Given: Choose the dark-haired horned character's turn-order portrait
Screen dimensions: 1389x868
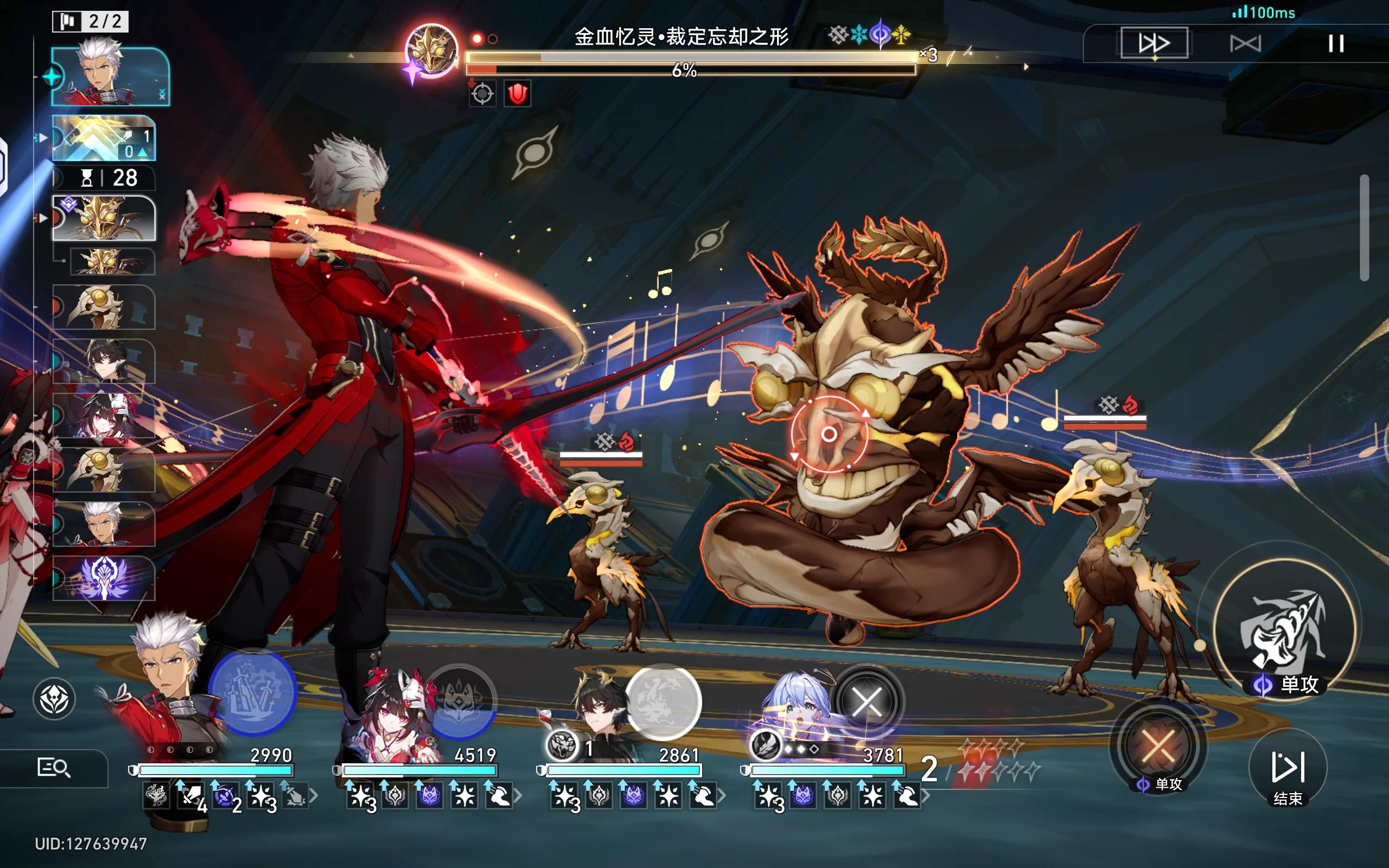Looking at the screenshot, I should [104, 361].
